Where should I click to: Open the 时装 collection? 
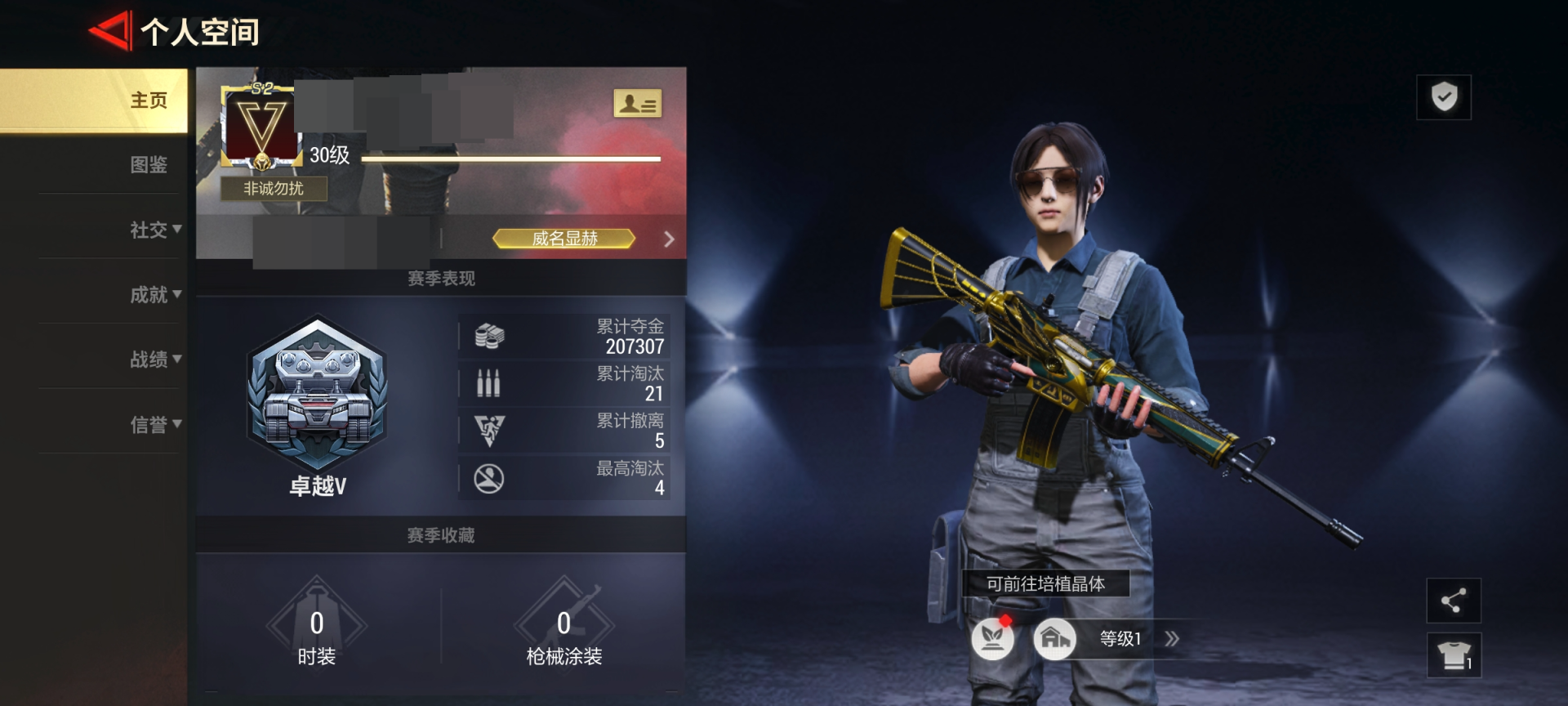tap(316, 629)
